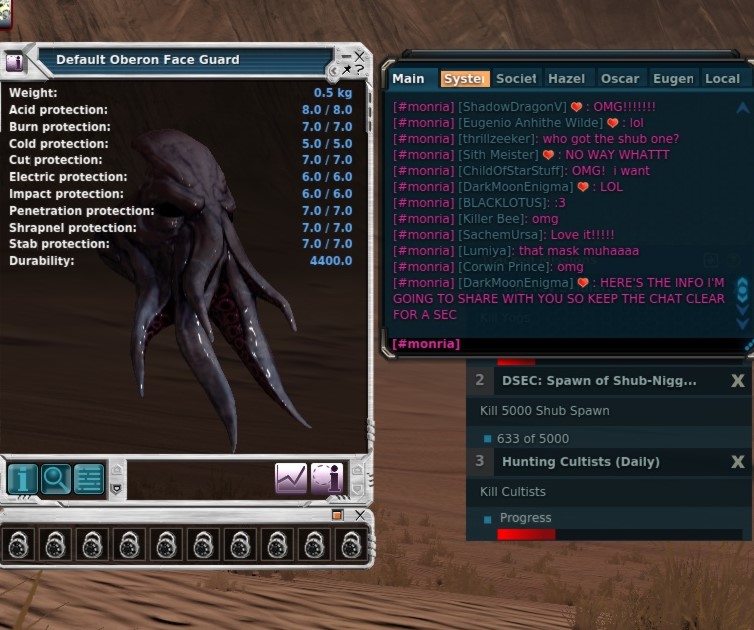Click the teal info icon button
The width and height of the screenshot is (754, 630).
coord(22,479)
